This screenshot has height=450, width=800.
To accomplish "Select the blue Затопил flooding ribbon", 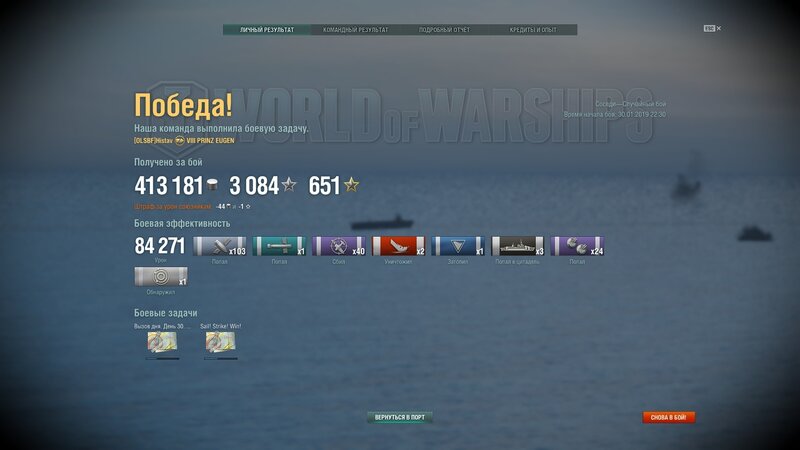I will 459,247.
